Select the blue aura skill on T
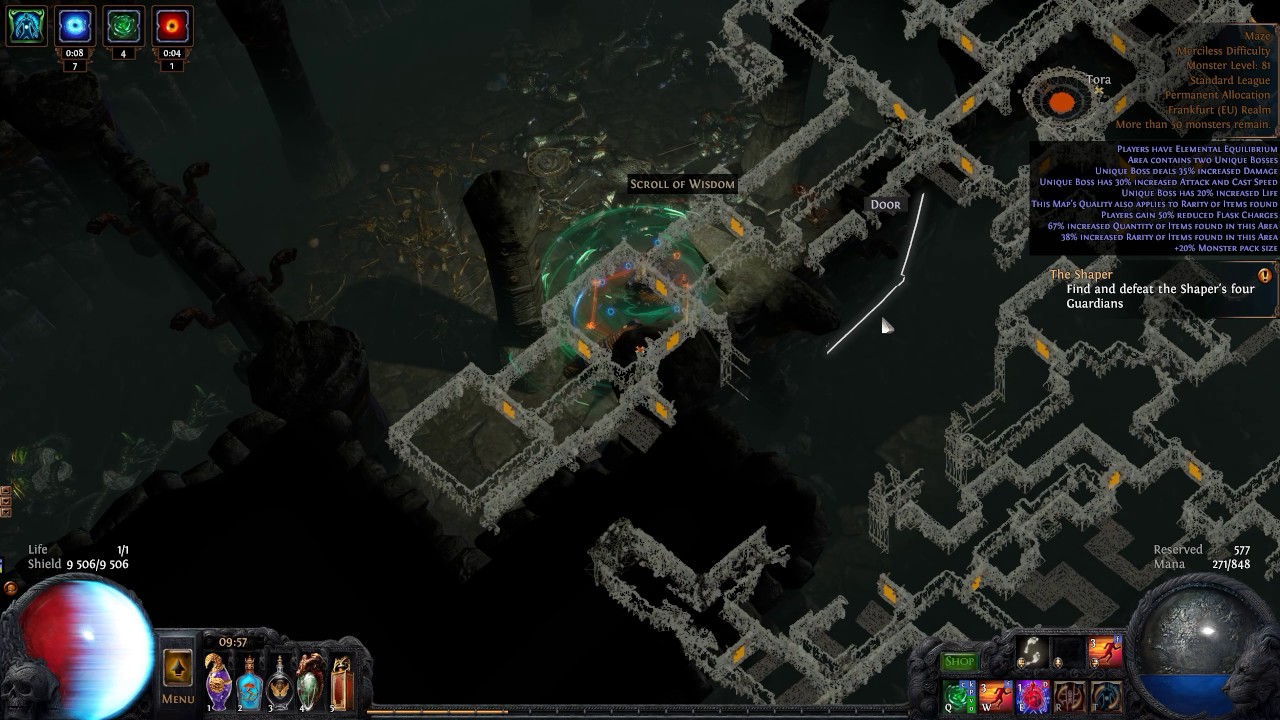 click(1106, 696)
